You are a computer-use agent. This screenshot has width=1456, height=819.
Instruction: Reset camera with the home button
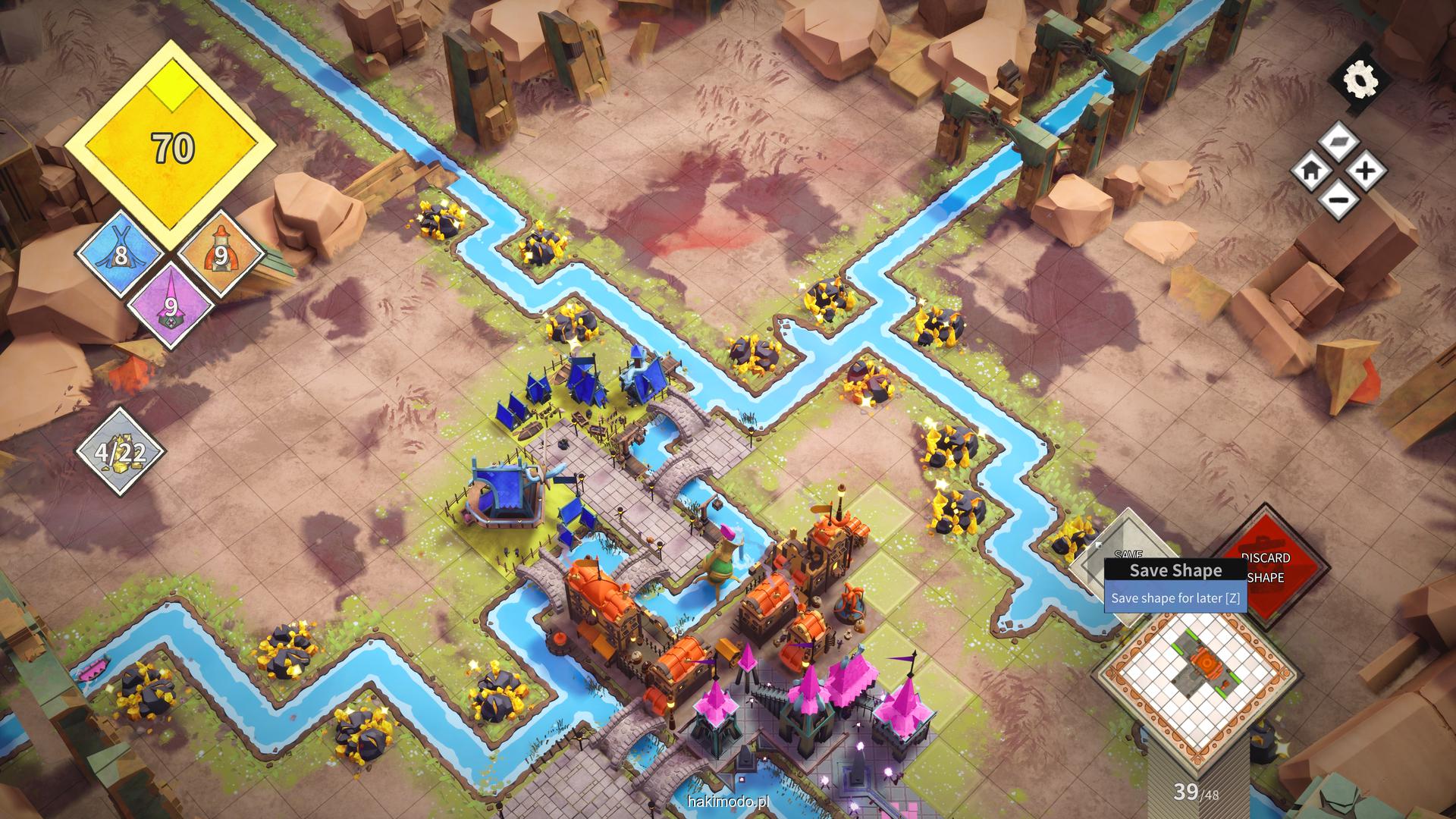[1311, 171]
